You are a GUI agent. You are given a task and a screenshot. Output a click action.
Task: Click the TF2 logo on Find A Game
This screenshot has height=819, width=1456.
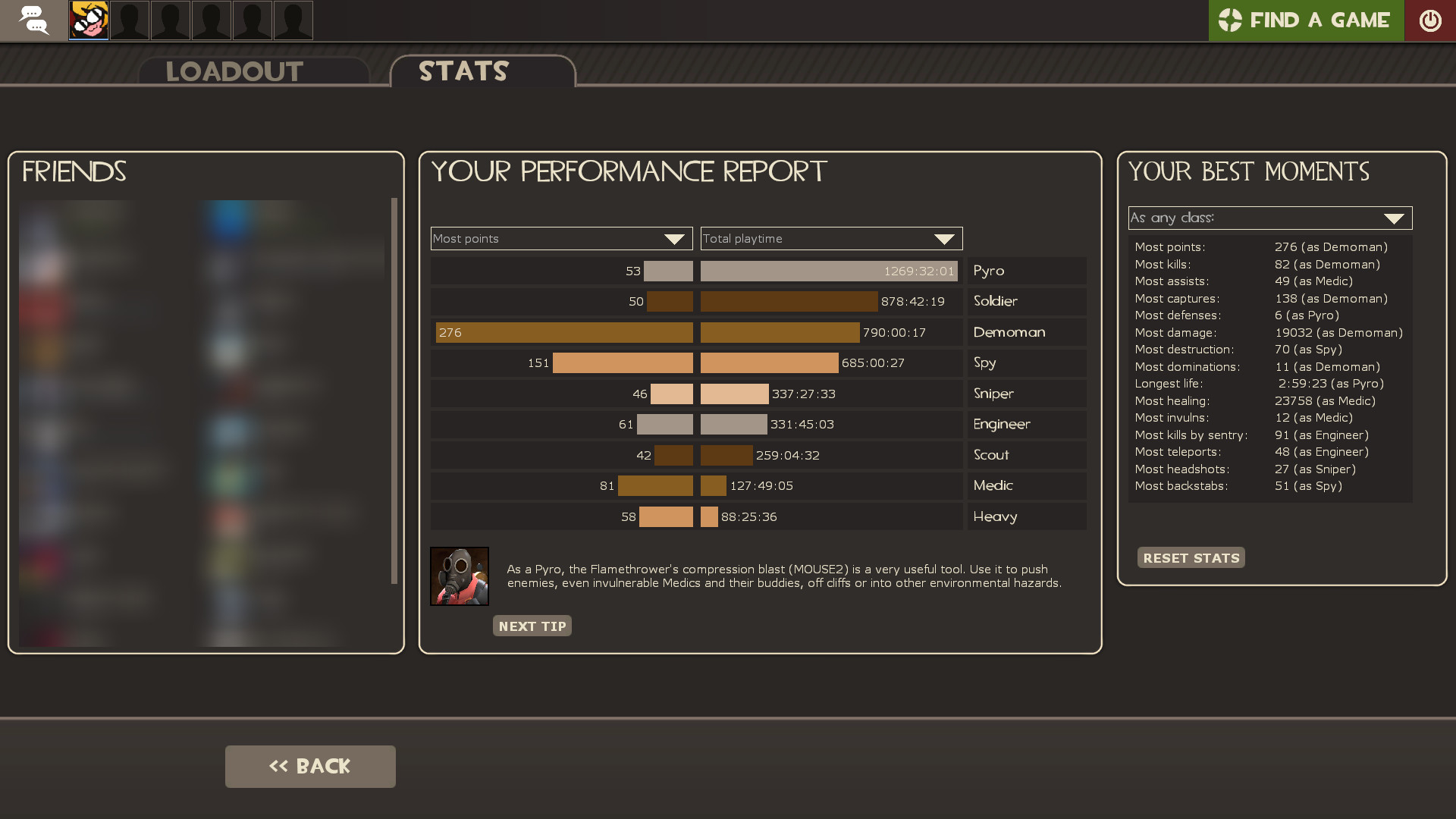click(1232, 20)
